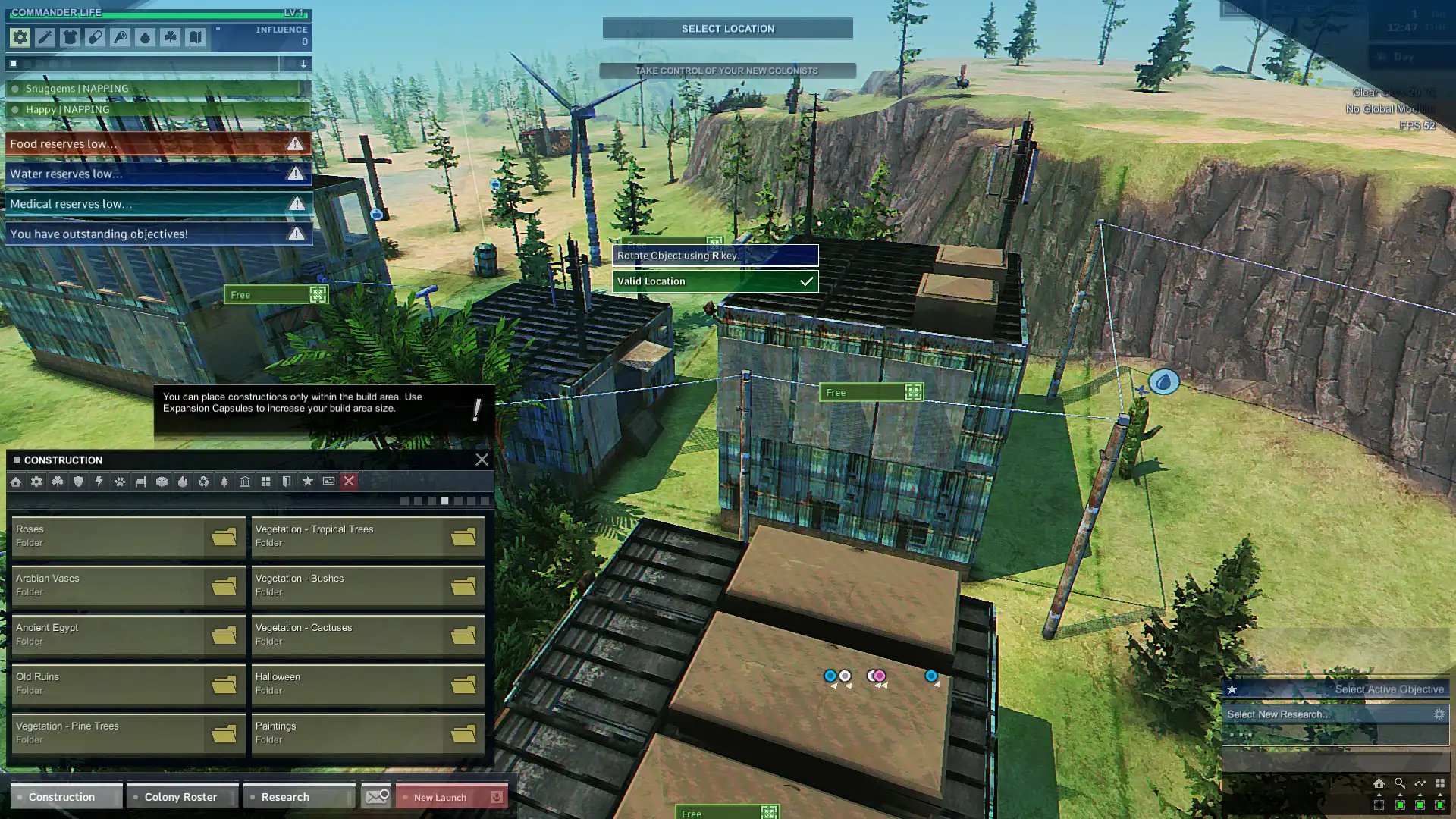
Task: Expand the Vegetation - Pine Trees folder
Action: click(x=128, y=733)
